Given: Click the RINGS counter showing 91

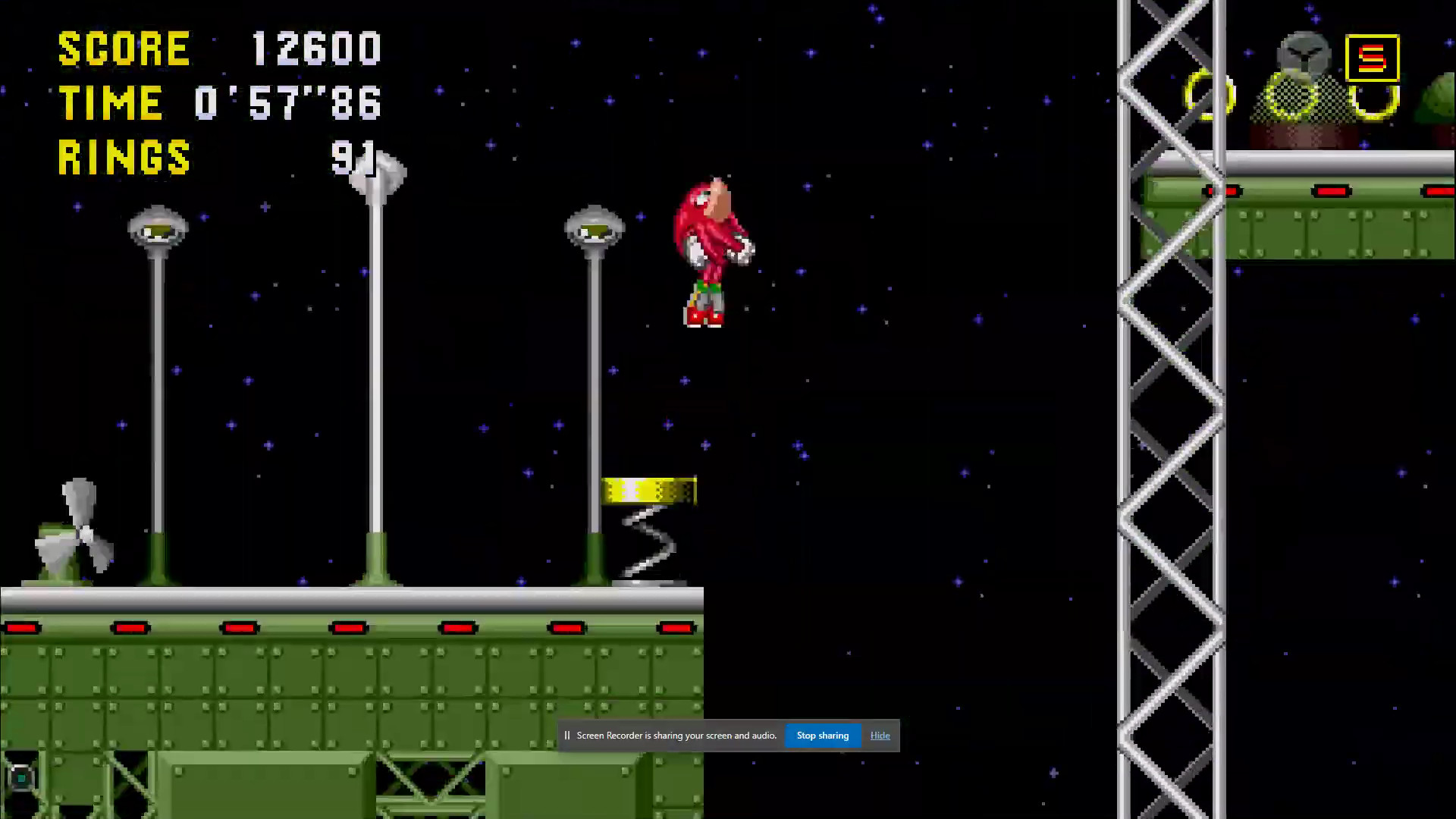Looking at the screenshot, I should 353,158.
